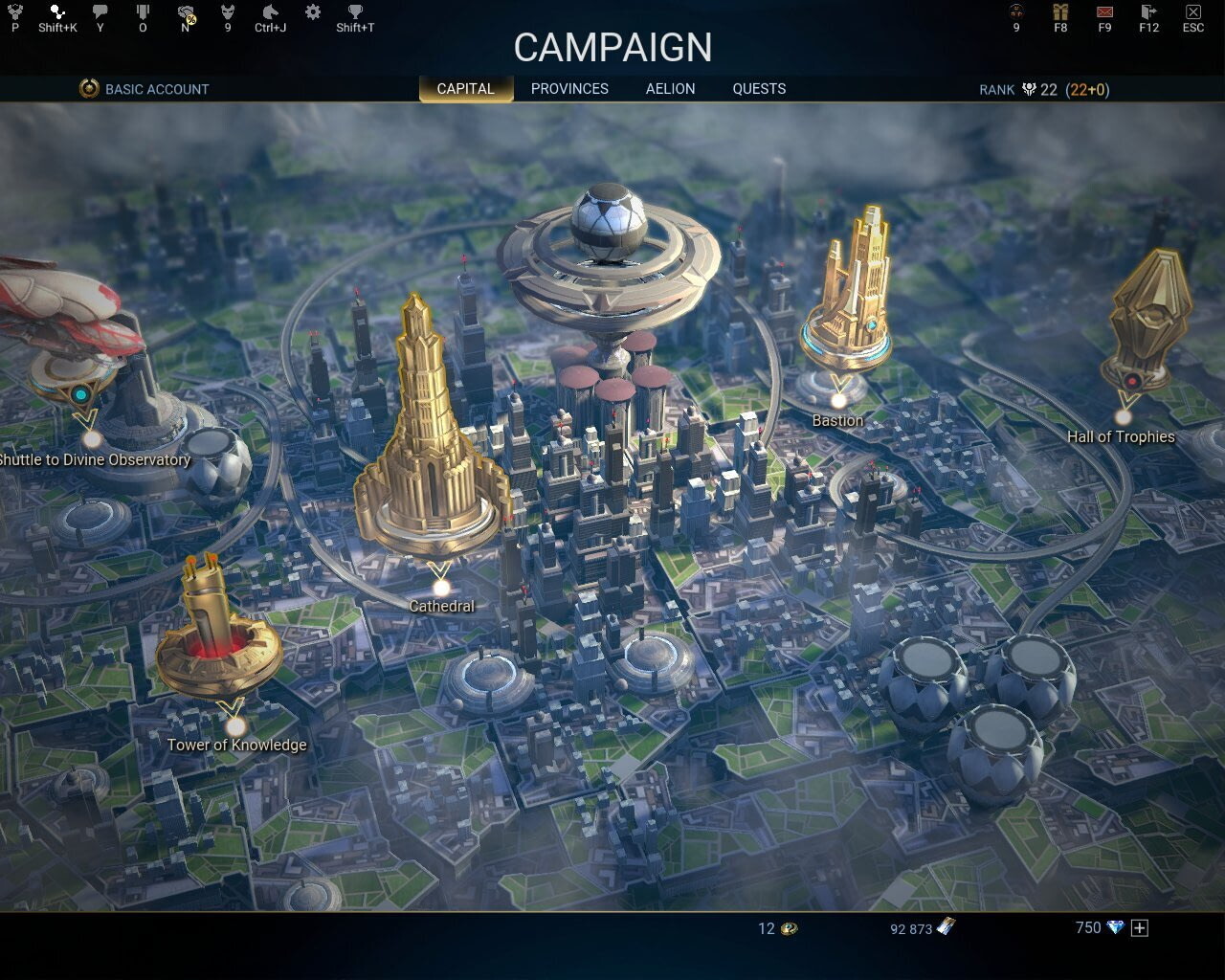Open mail using the red envelope icon
Screen dimensions: 1225x980
pos(1103,13)
